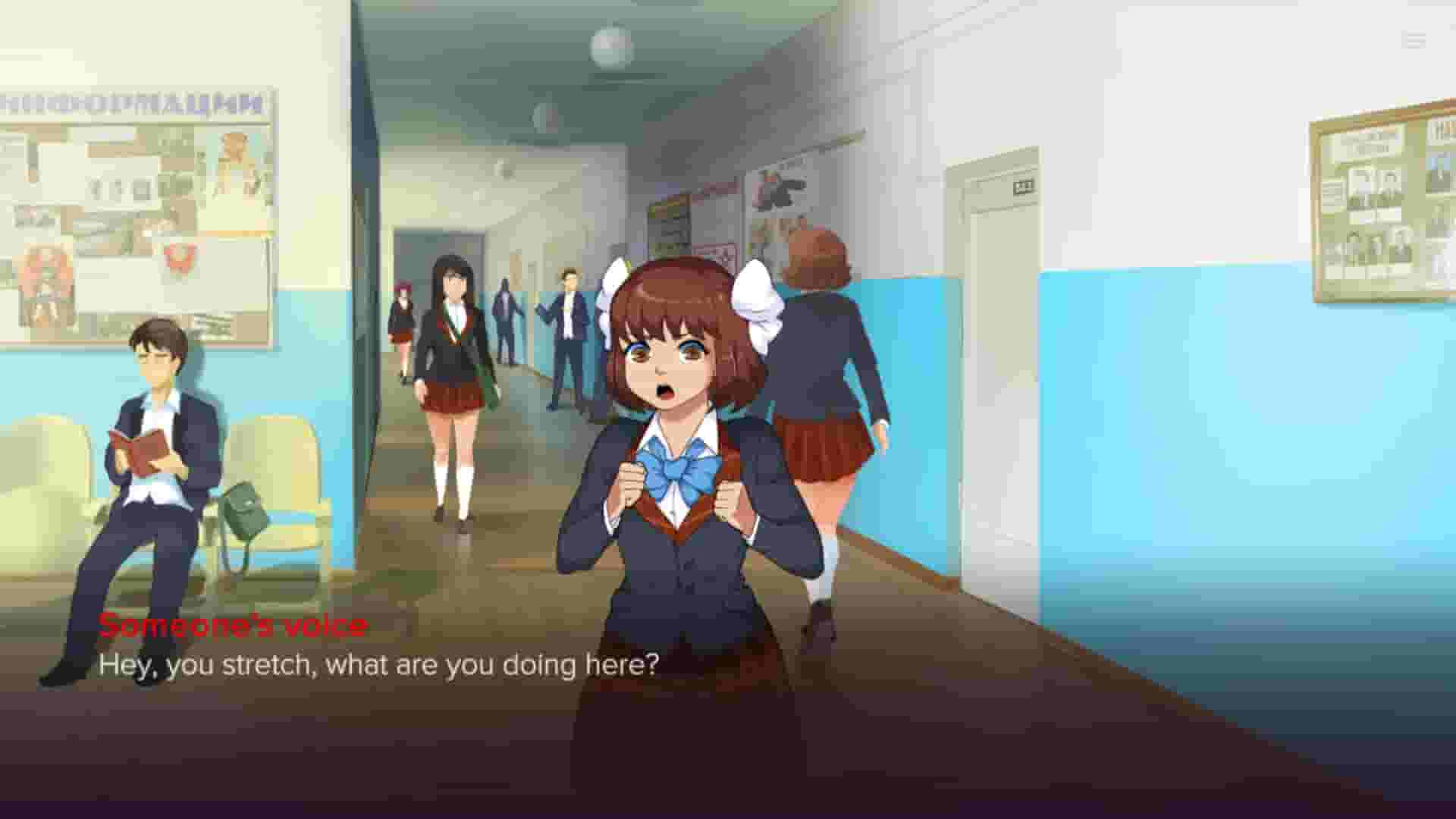Click the ceiling lamp in the hallway
The height and width of the screenshot is (819, 1456).
point(607,45)
